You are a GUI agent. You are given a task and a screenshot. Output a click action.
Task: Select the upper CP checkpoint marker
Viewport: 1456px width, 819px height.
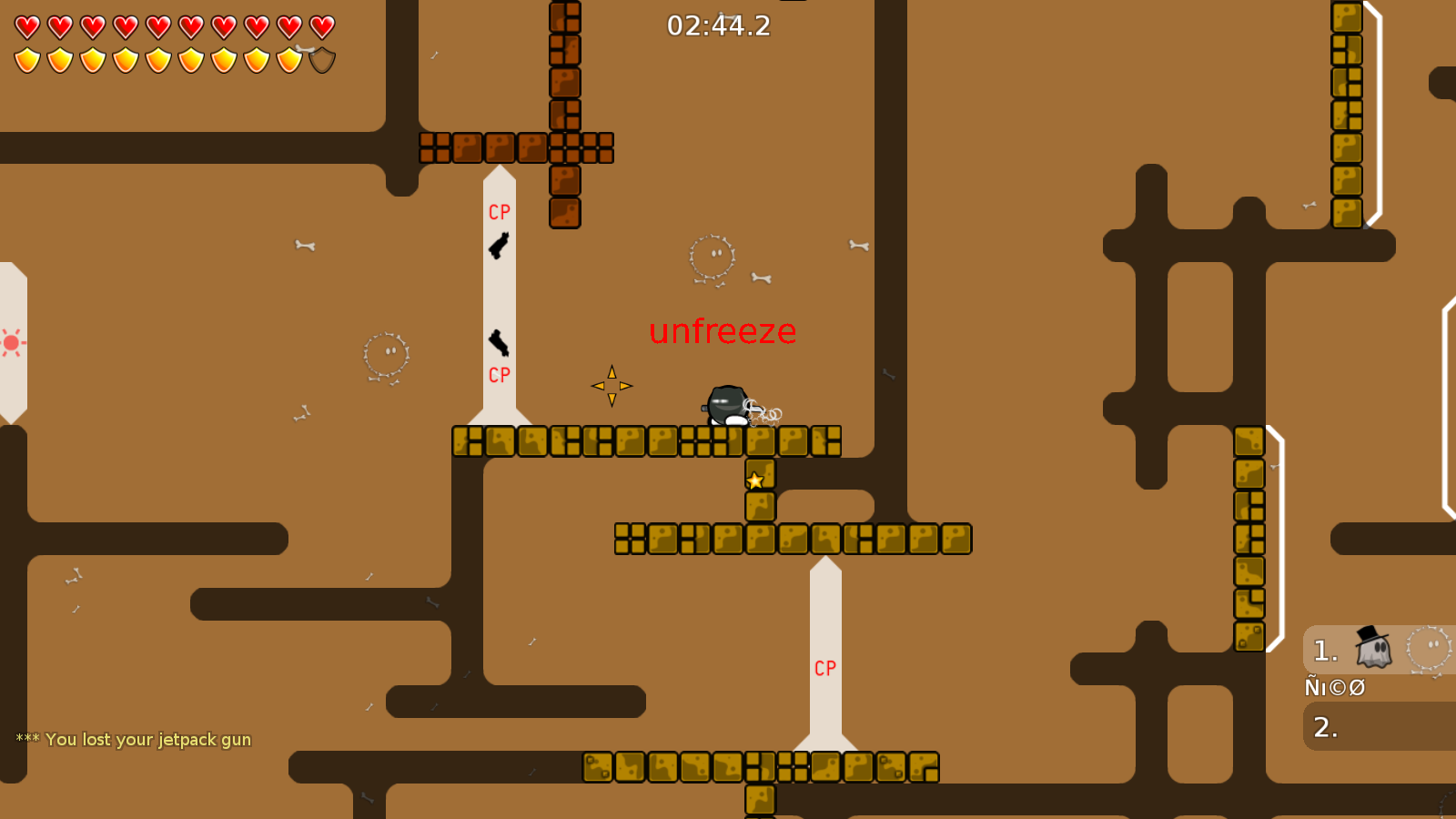click(499, 212)
